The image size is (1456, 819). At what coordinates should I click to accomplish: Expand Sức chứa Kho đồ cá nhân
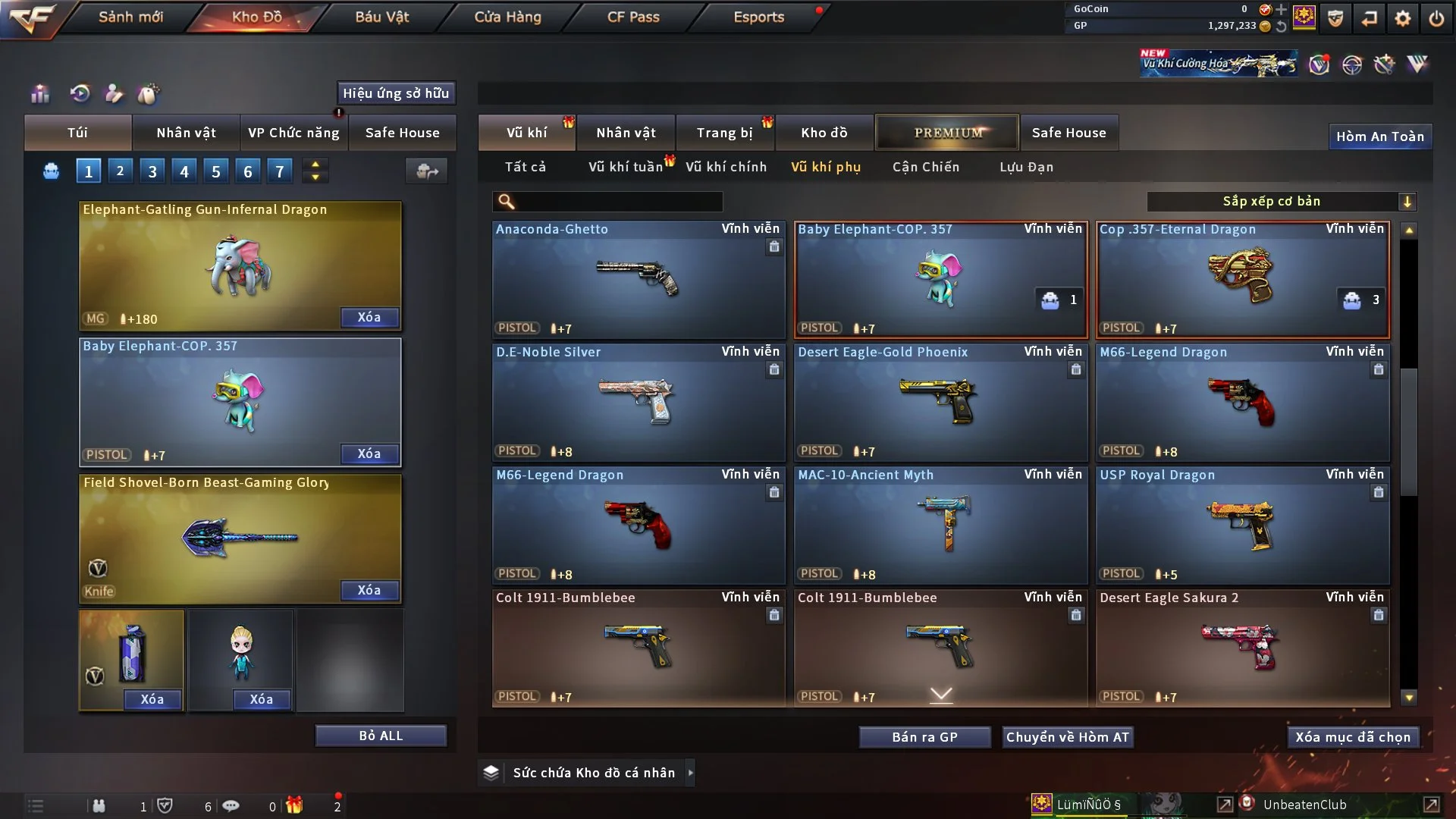(x=593, y=773)
